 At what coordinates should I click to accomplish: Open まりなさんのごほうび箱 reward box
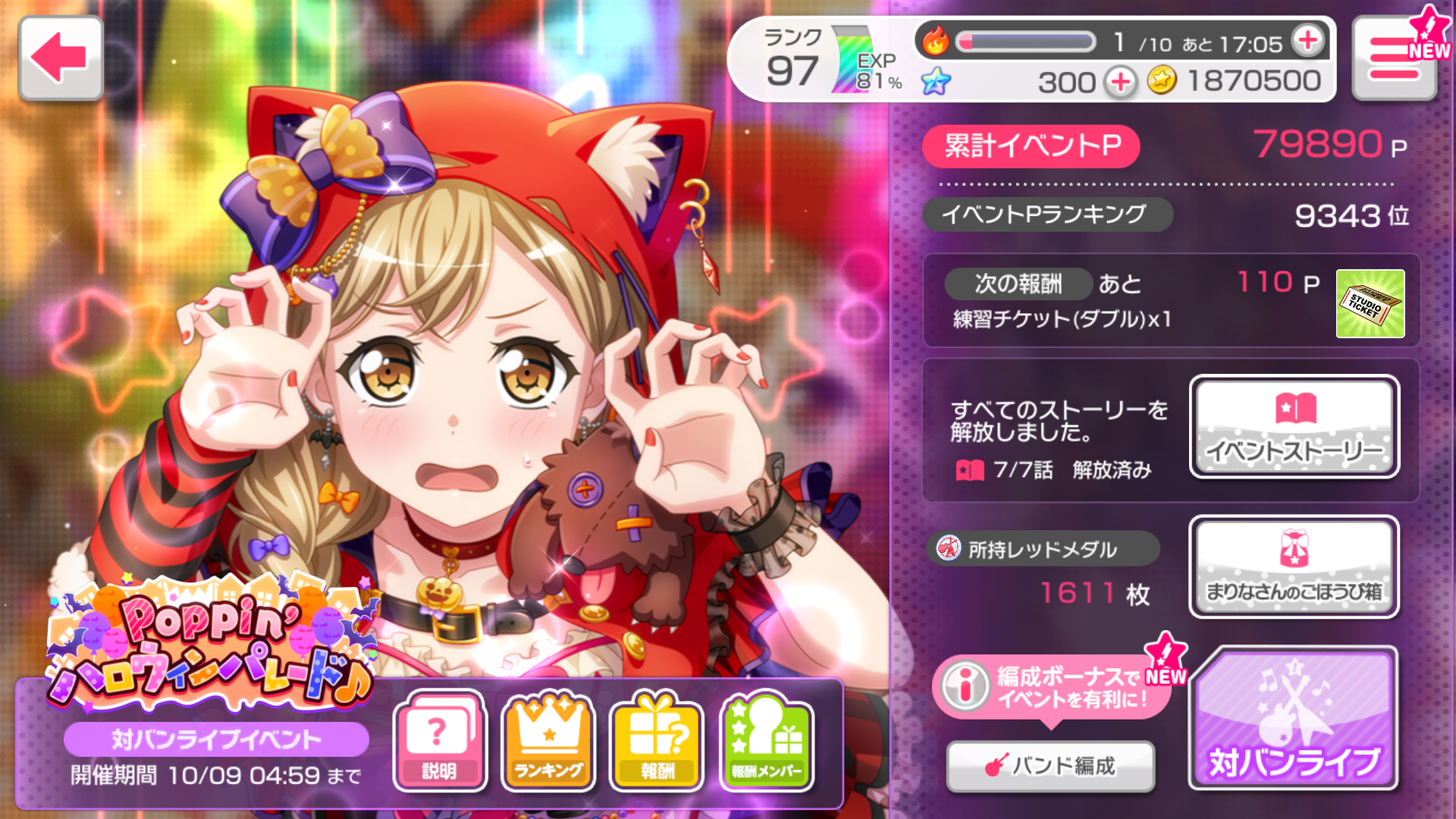tap(1294, 567)
